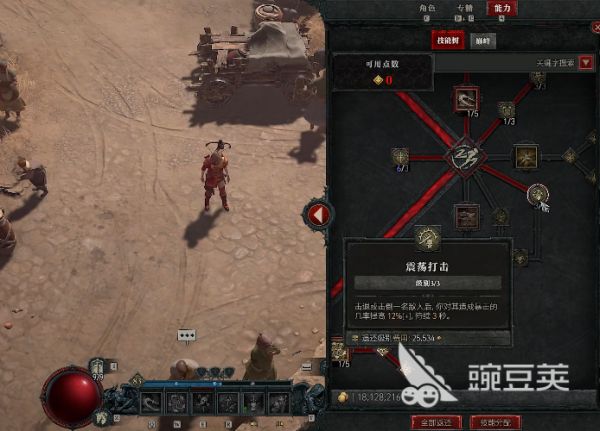The width and height of the screenshot is (600, 431).
Task: Select the round passive node under the cursor
Action: click(537, 194)
